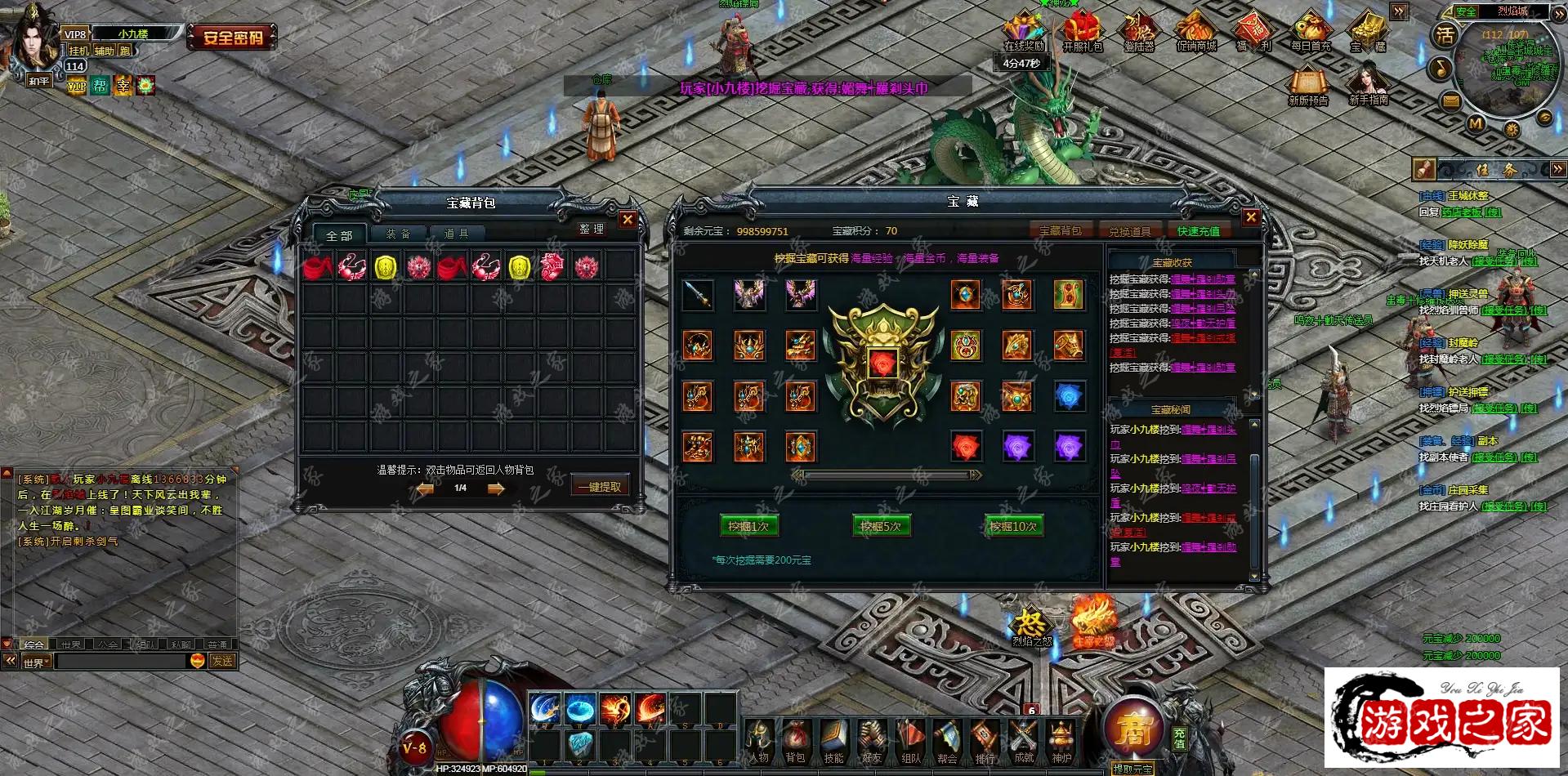Open the 促销商城 promo shop icon
The image size is (1568, 776).
tap(1196, 33)
